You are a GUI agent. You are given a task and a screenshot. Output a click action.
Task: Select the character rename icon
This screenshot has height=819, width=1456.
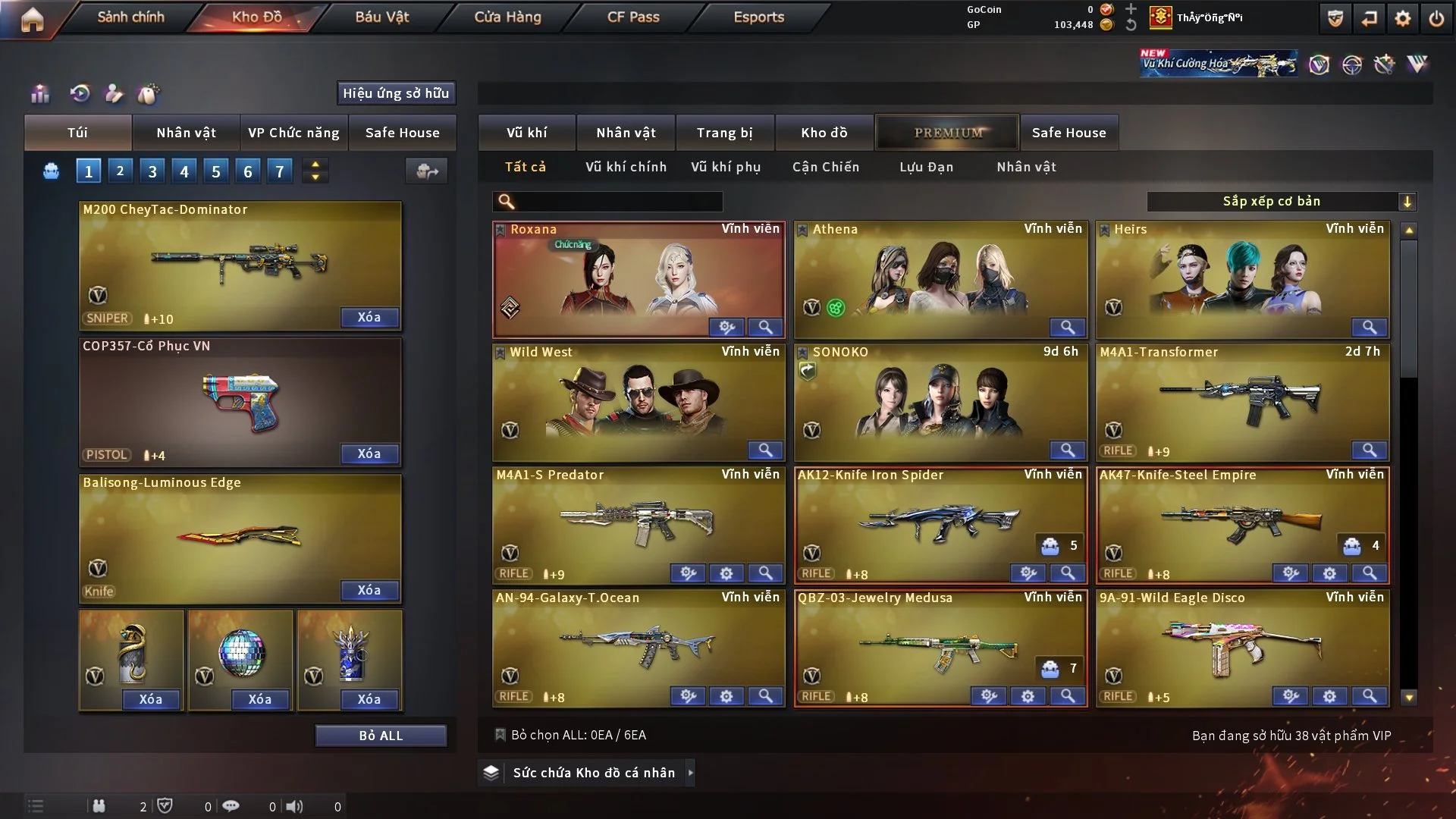coord(115,94)
